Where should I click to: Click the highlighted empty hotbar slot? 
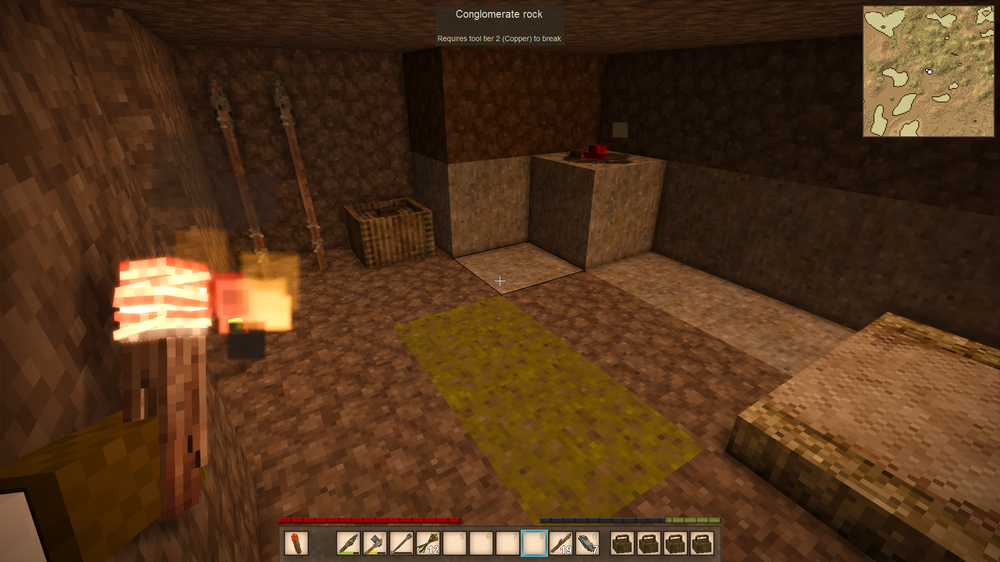coord(535,543)
